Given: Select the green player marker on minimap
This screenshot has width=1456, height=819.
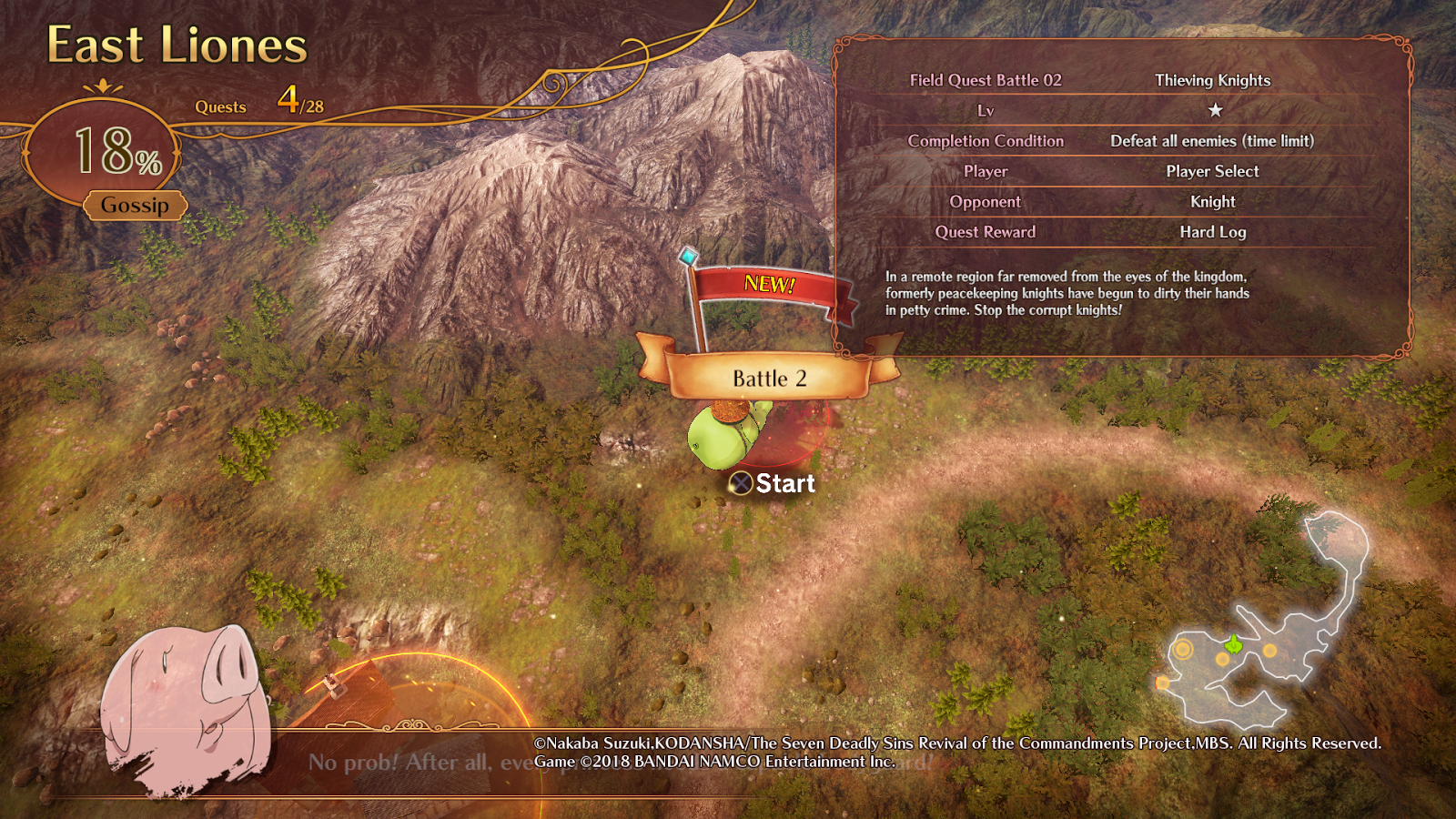Looking at the screenshot, I should click(1233, 645).
